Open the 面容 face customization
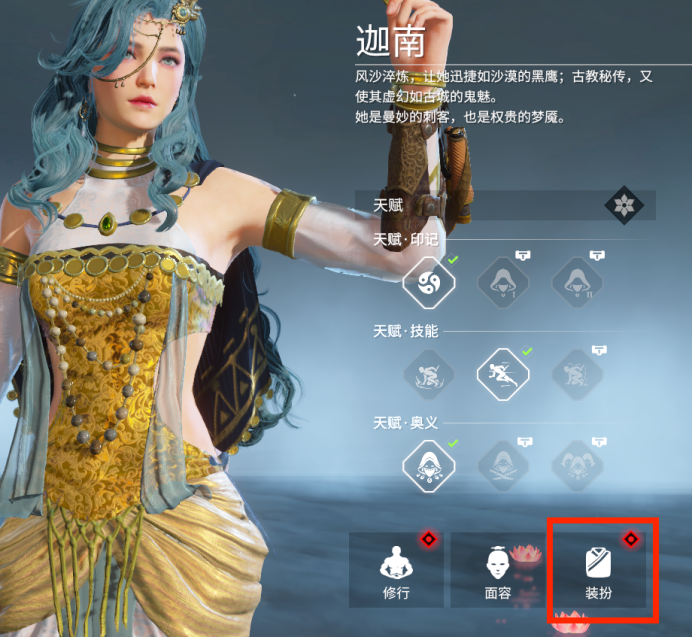The image size is (693, 638). 498,572
